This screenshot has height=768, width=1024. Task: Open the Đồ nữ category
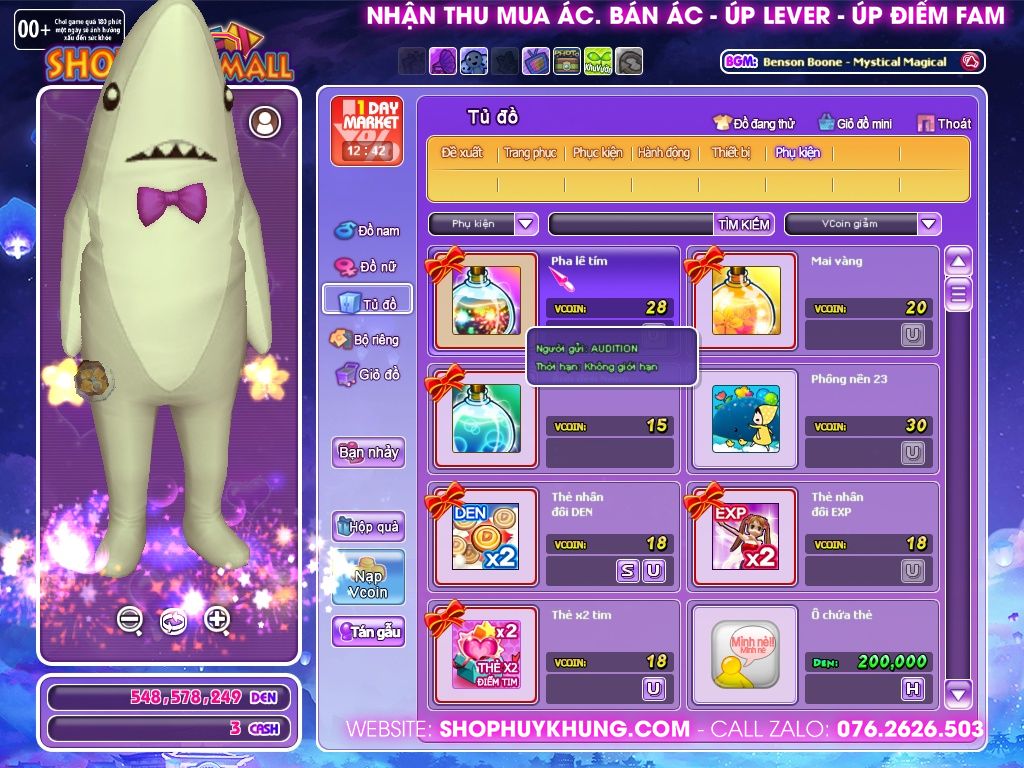[x=367, y=267]
